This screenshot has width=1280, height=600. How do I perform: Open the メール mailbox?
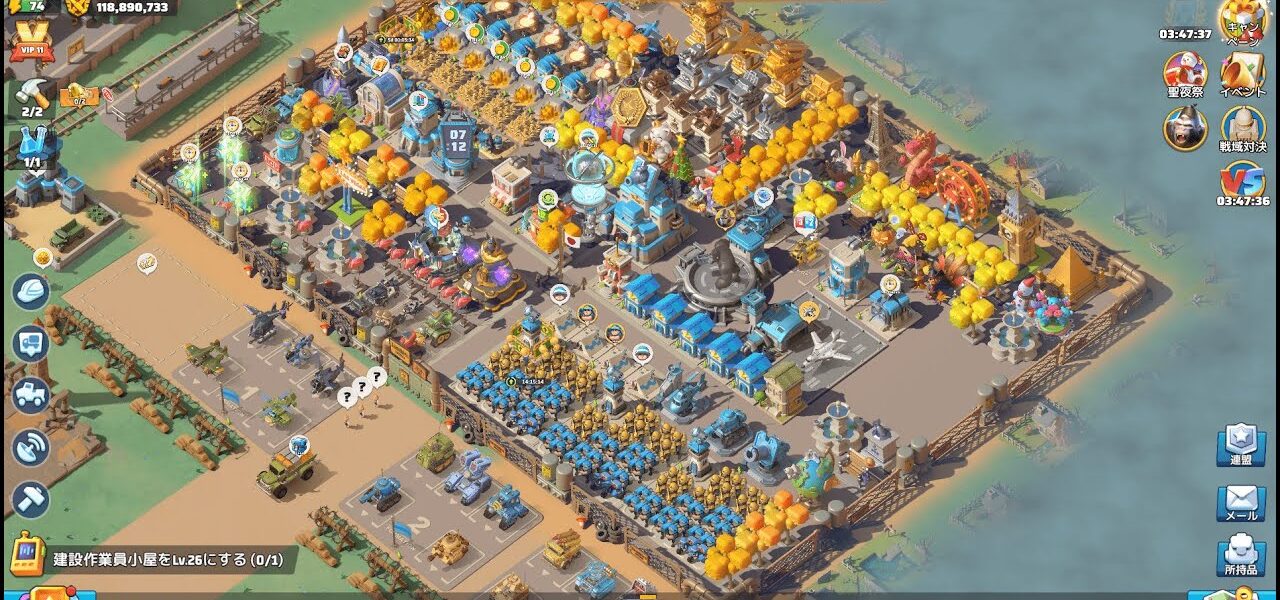click(1241, 503)
